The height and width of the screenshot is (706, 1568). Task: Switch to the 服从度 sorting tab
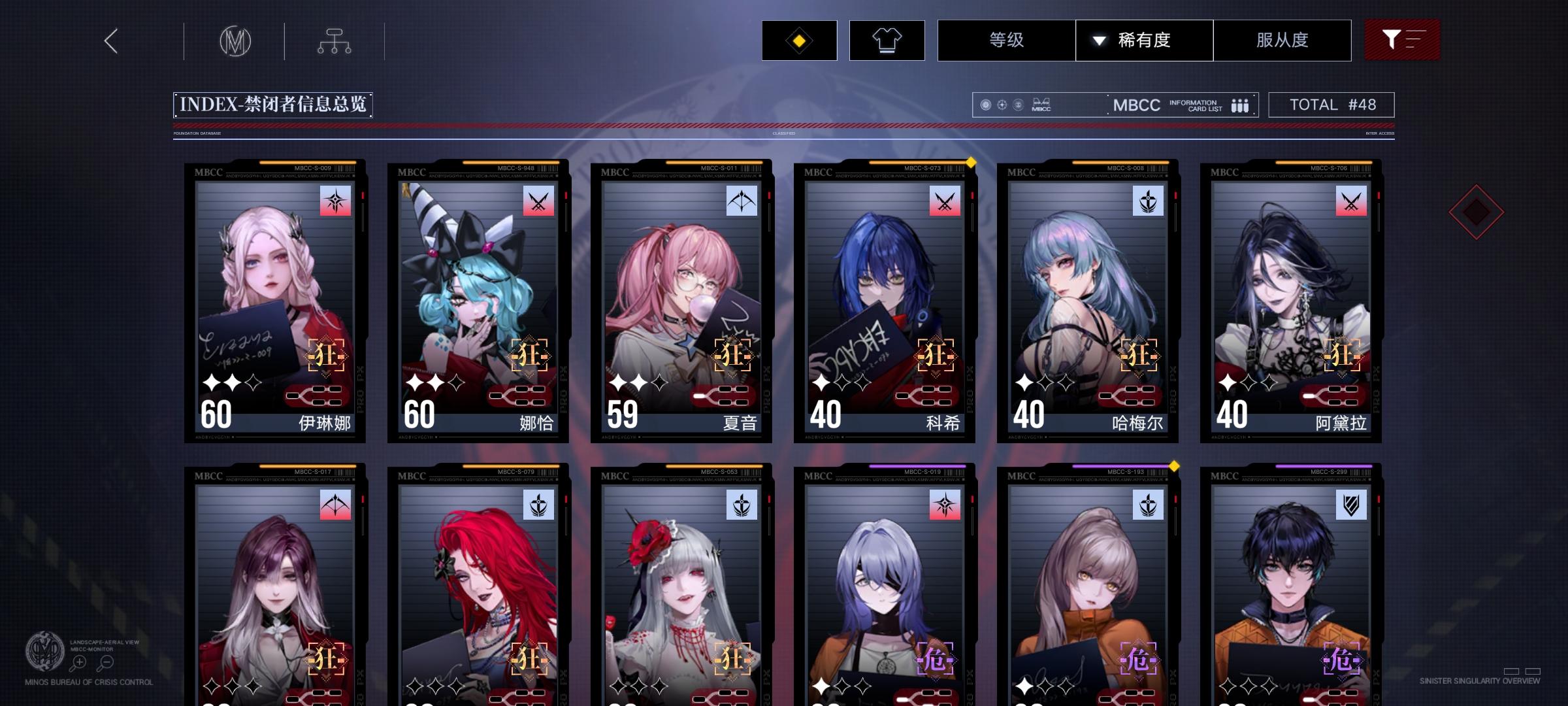click(x=1282, y=40)
